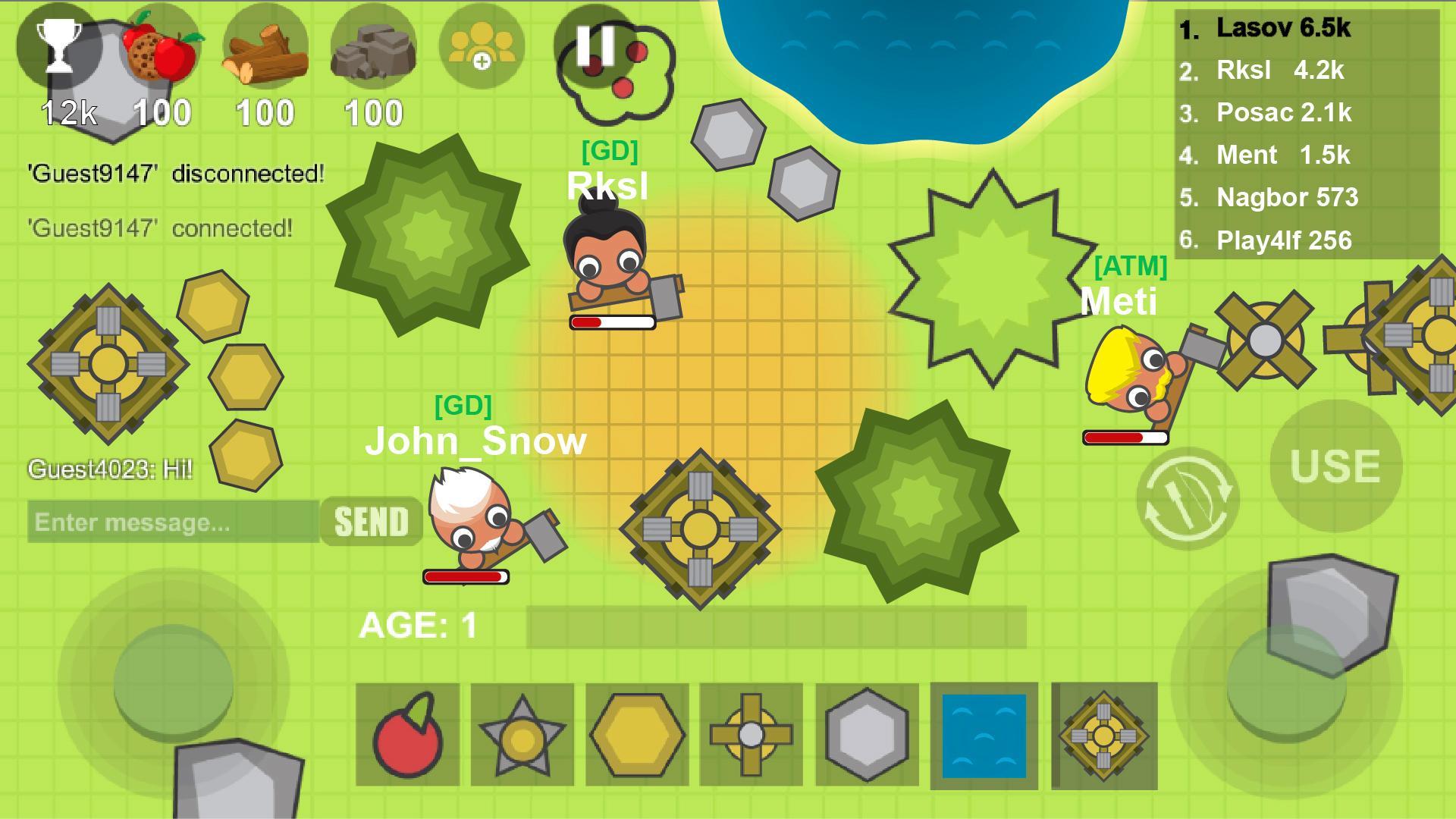Click the wood resource counter icon
This screenshot has height=819, width=1456.
[x=265, y=47]
